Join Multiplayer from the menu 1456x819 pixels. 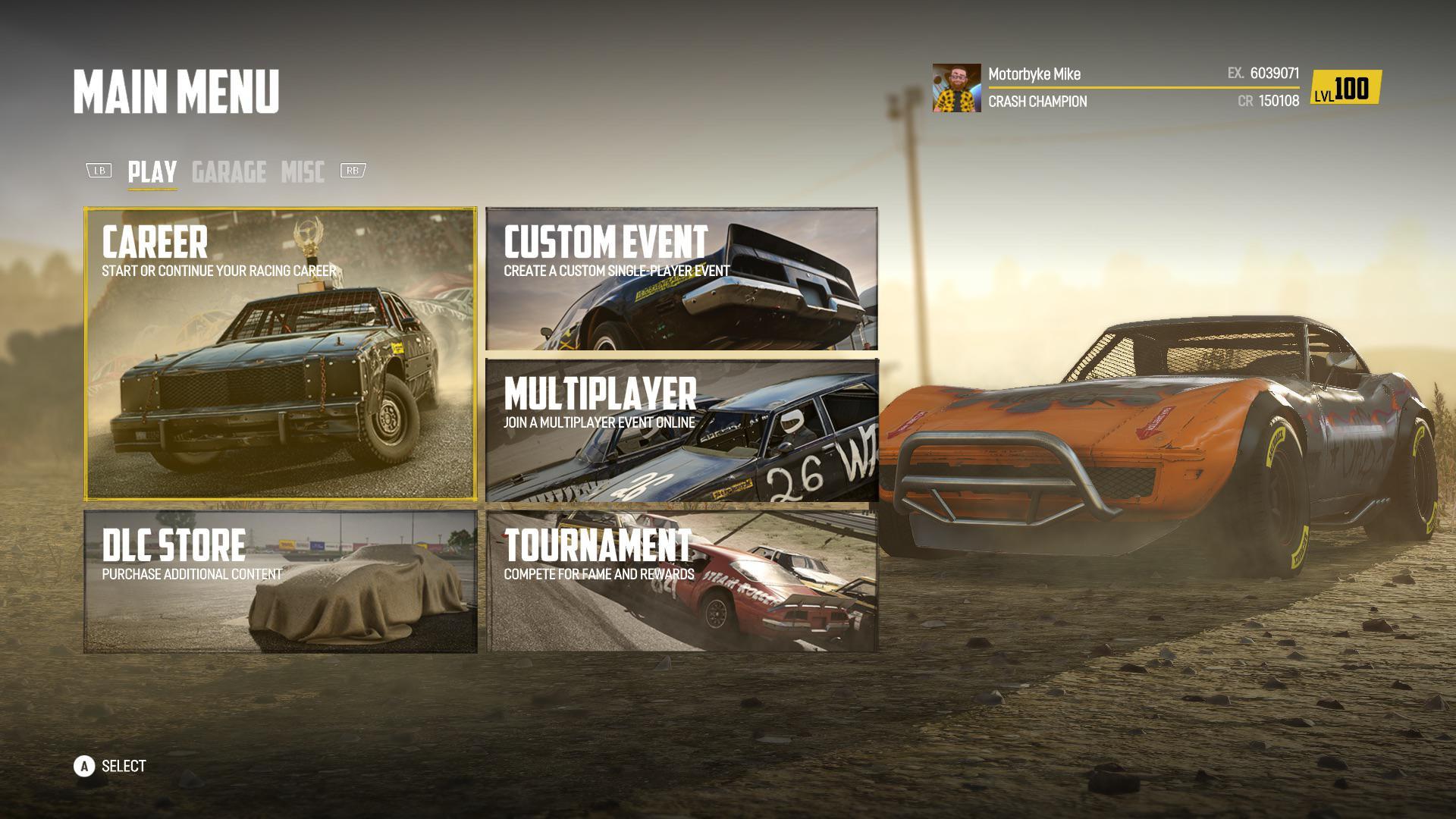point(681,430)
